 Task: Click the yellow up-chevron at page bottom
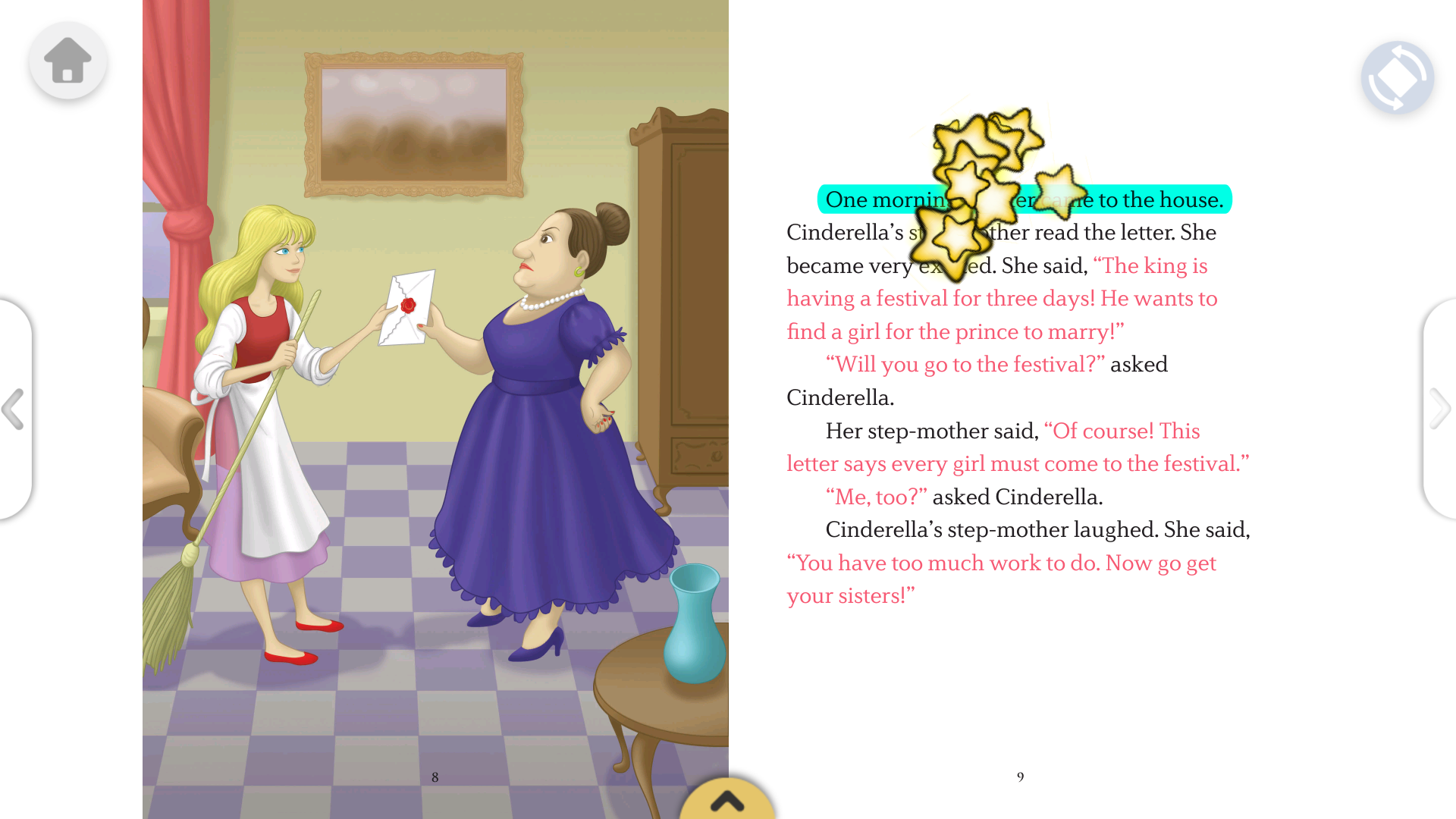point(728,802)
